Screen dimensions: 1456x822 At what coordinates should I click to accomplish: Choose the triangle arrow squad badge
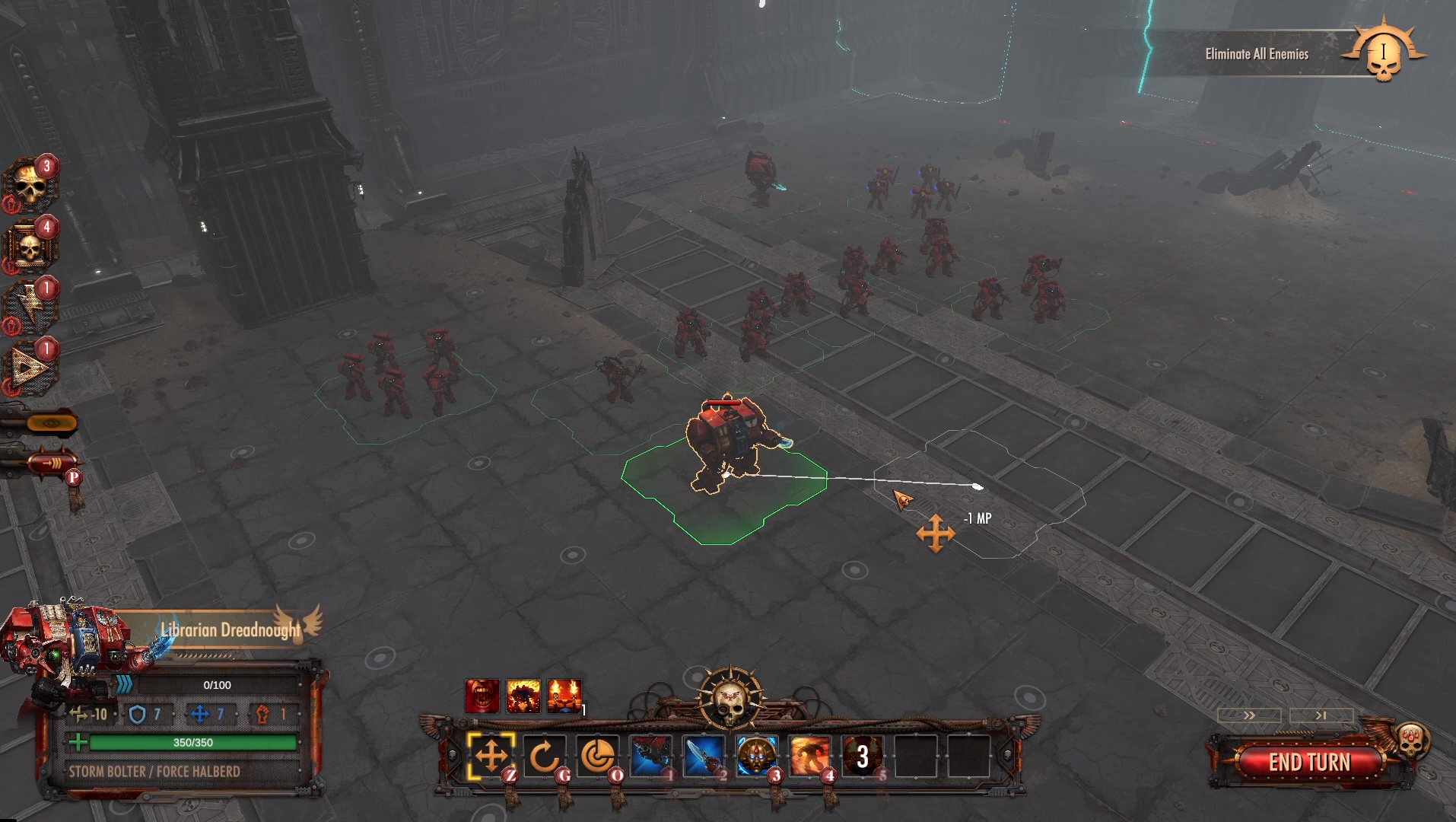tap(30, 368)
